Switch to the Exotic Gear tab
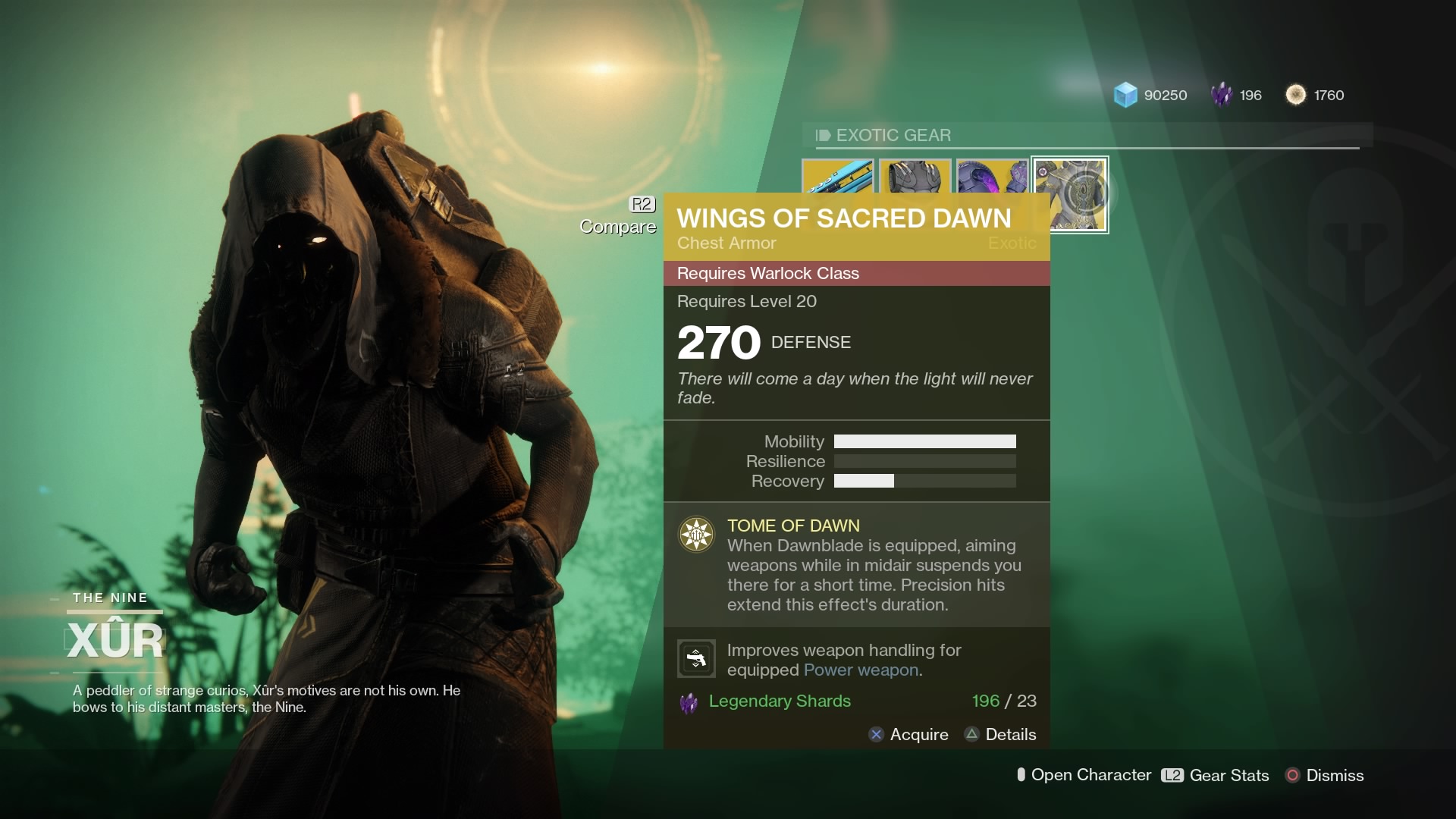 pos(893,136)
